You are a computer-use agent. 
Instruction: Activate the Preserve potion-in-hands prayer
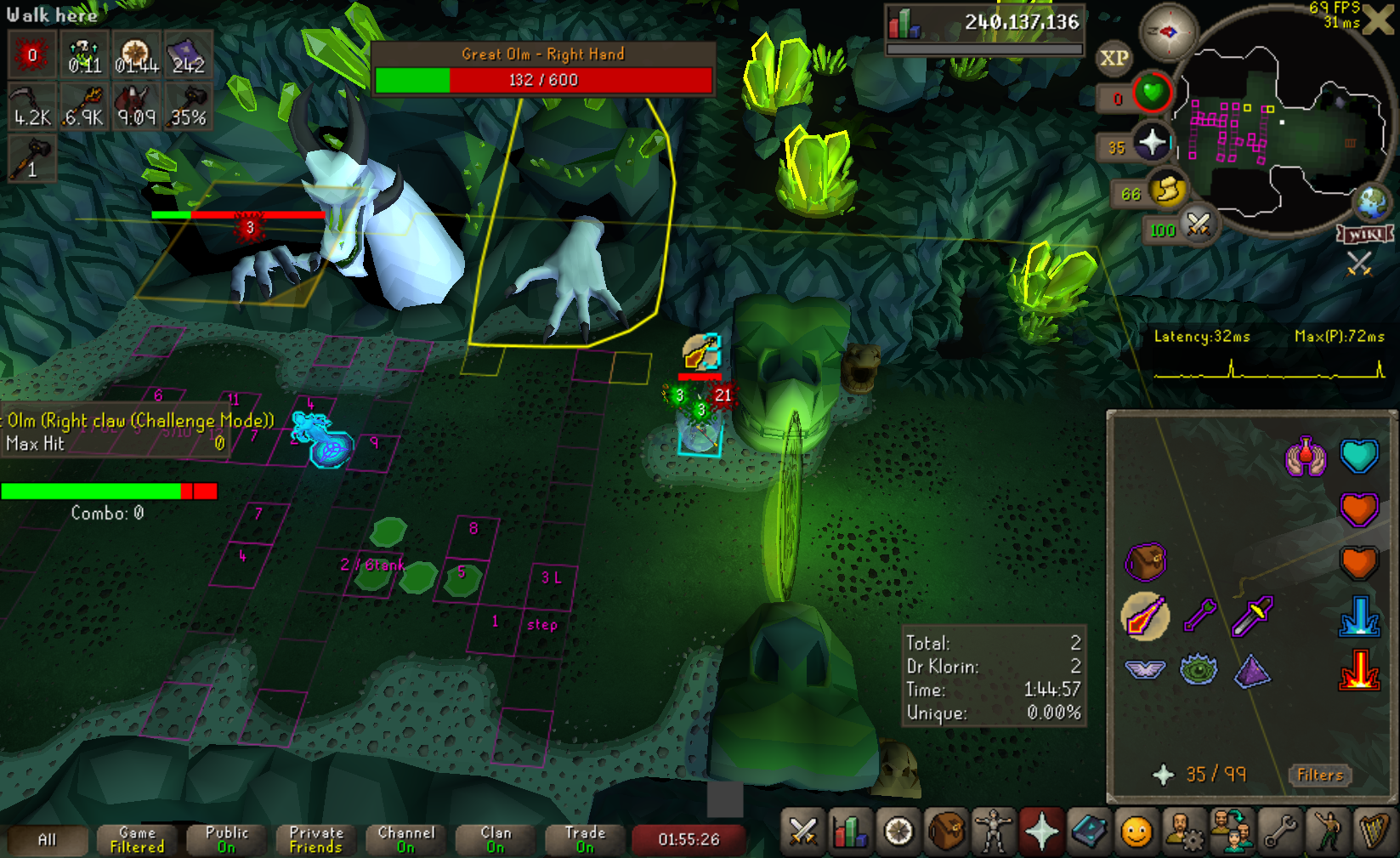coord(1306,457)
